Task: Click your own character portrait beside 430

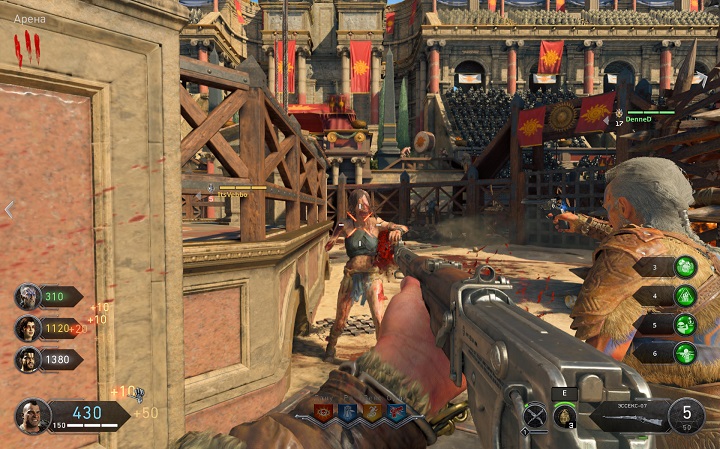Action: (32, 415)
